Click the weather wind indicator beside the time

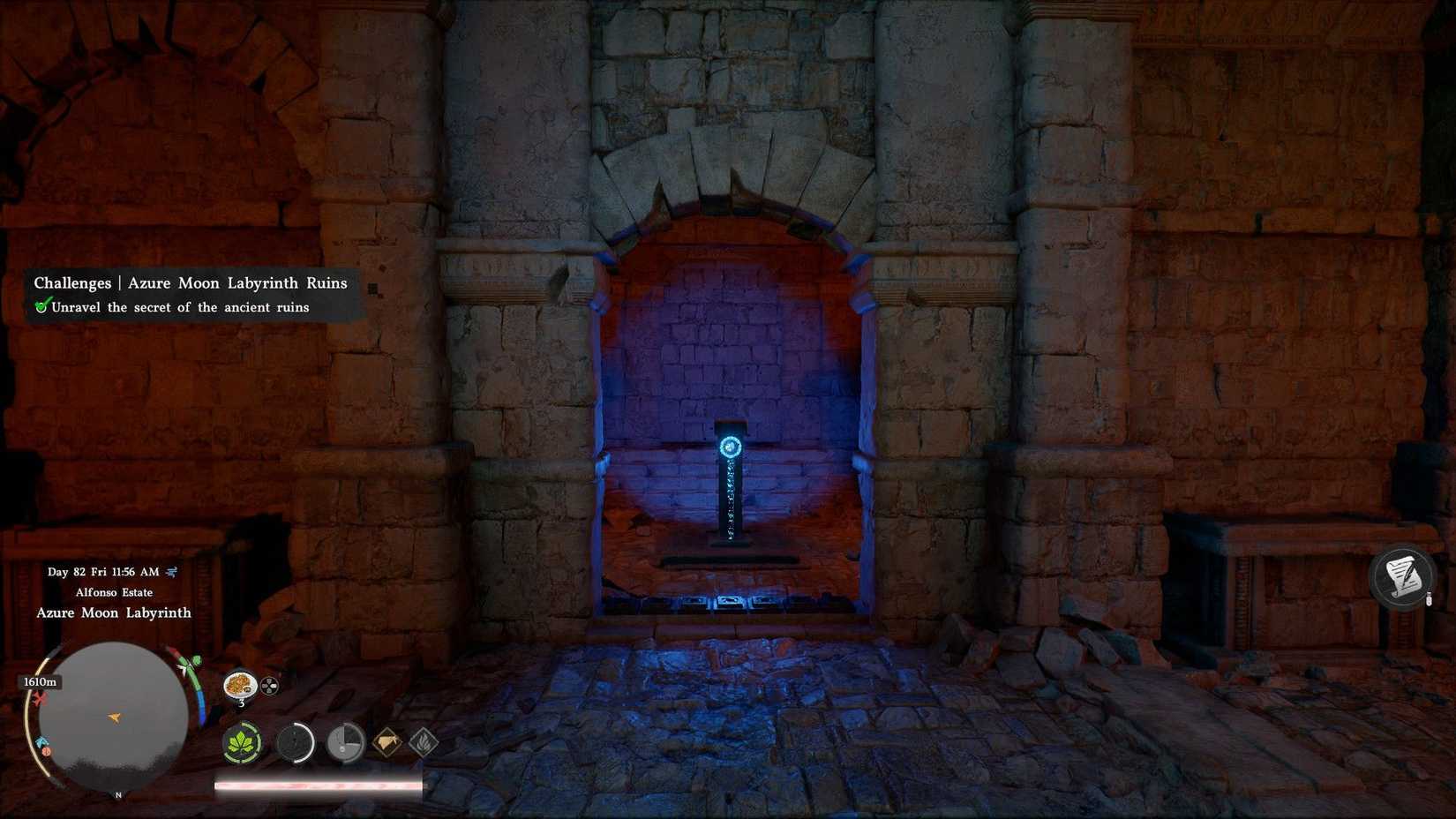[x=171, y=571]
